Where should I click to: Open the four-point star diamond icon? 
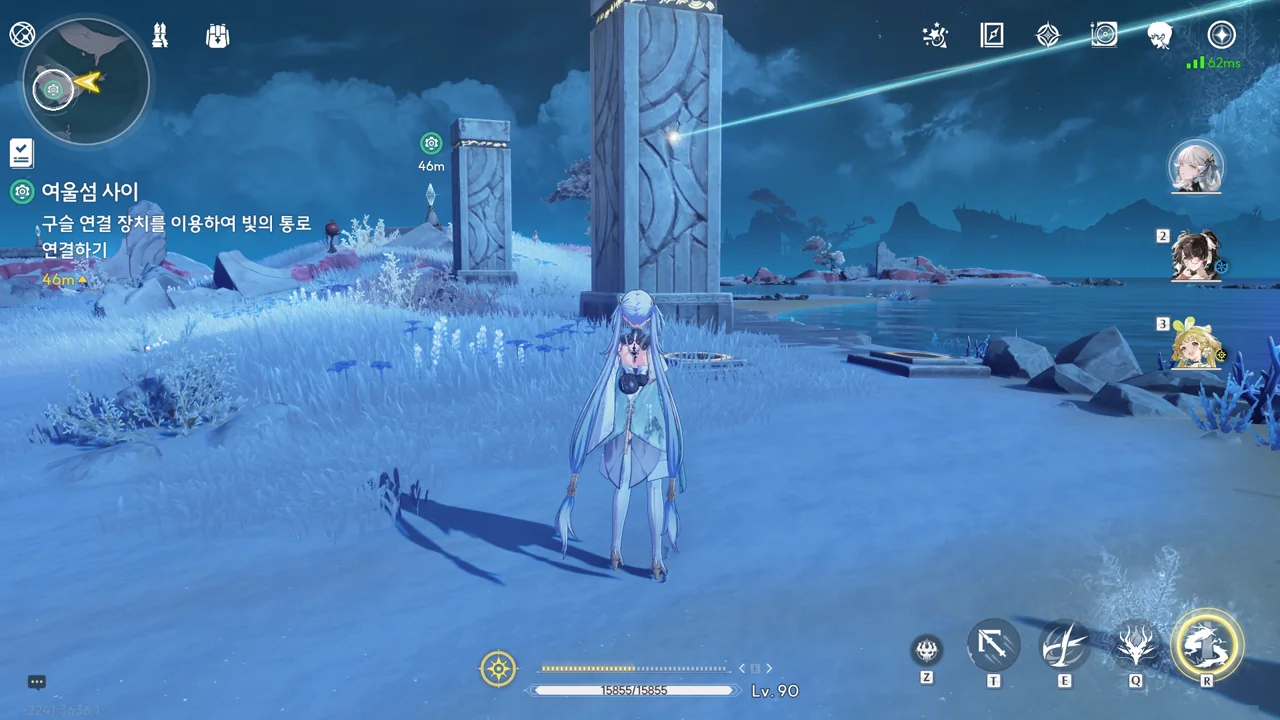pos(1047,36)
